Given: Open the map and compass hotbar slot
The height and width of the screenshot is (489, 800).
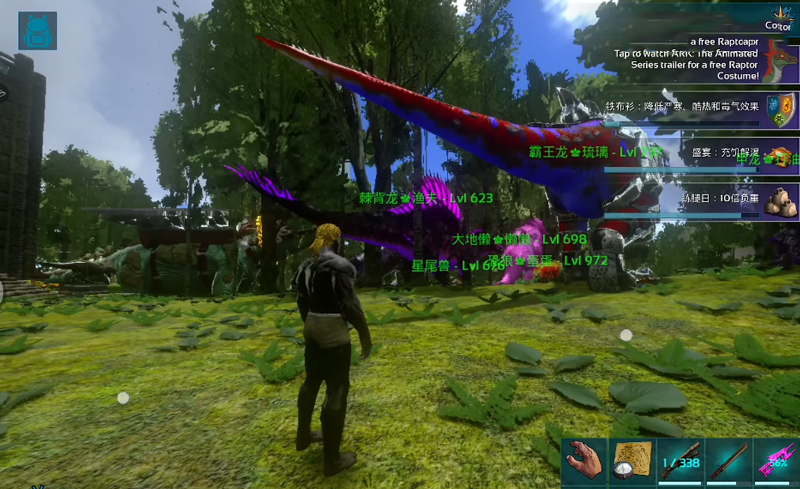Looking at the screenshot, I should point(632,462).
